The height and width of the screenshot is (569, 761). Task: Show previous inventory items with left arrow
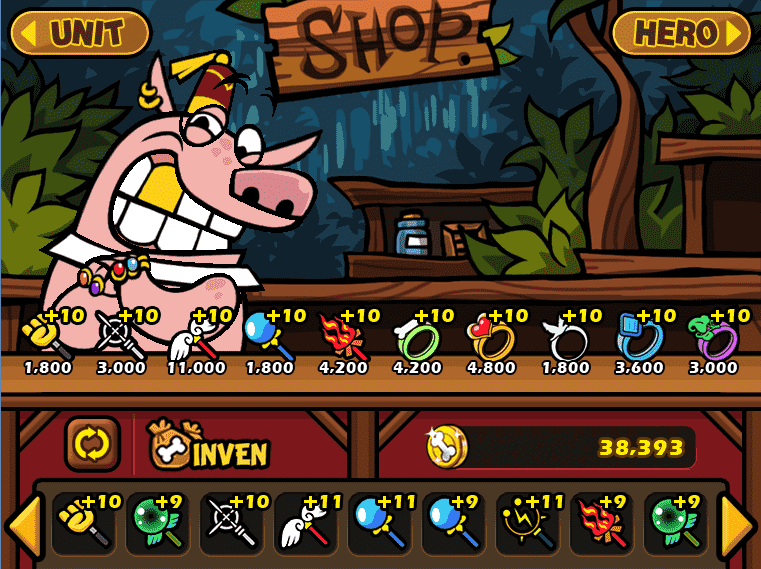coord(23,522)
